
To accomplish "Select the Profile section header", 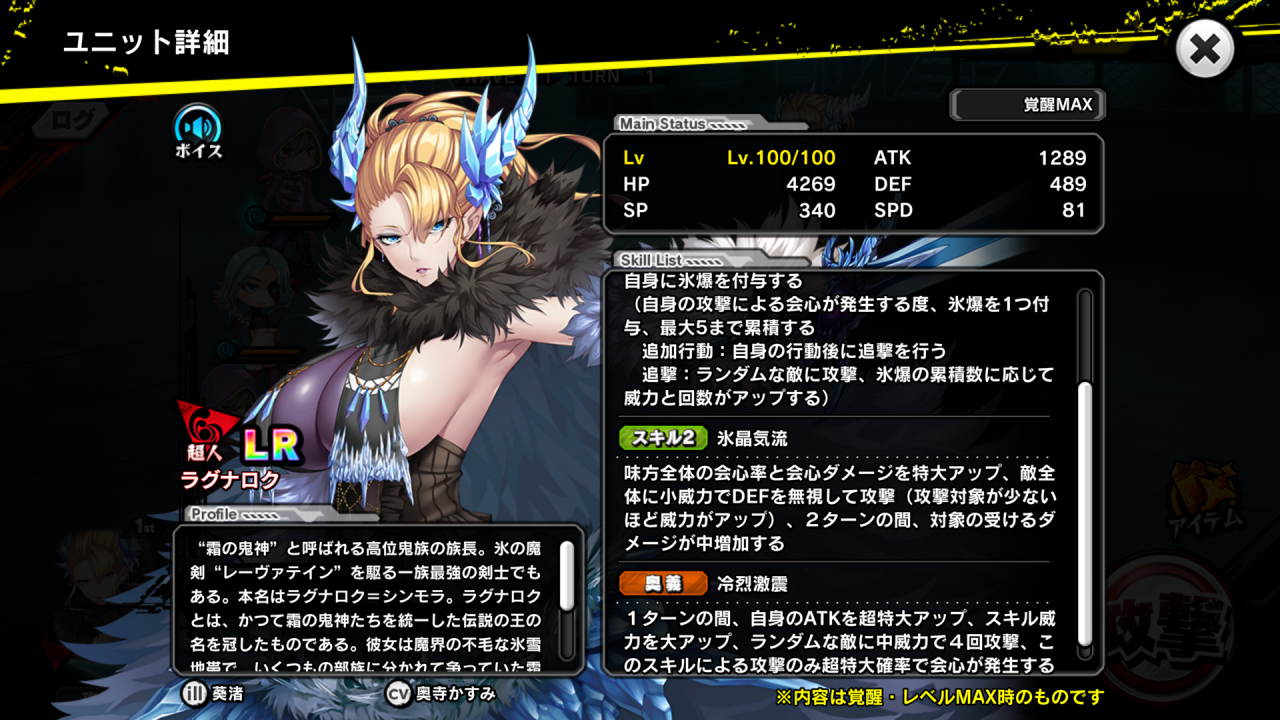I will coord(215,515).
